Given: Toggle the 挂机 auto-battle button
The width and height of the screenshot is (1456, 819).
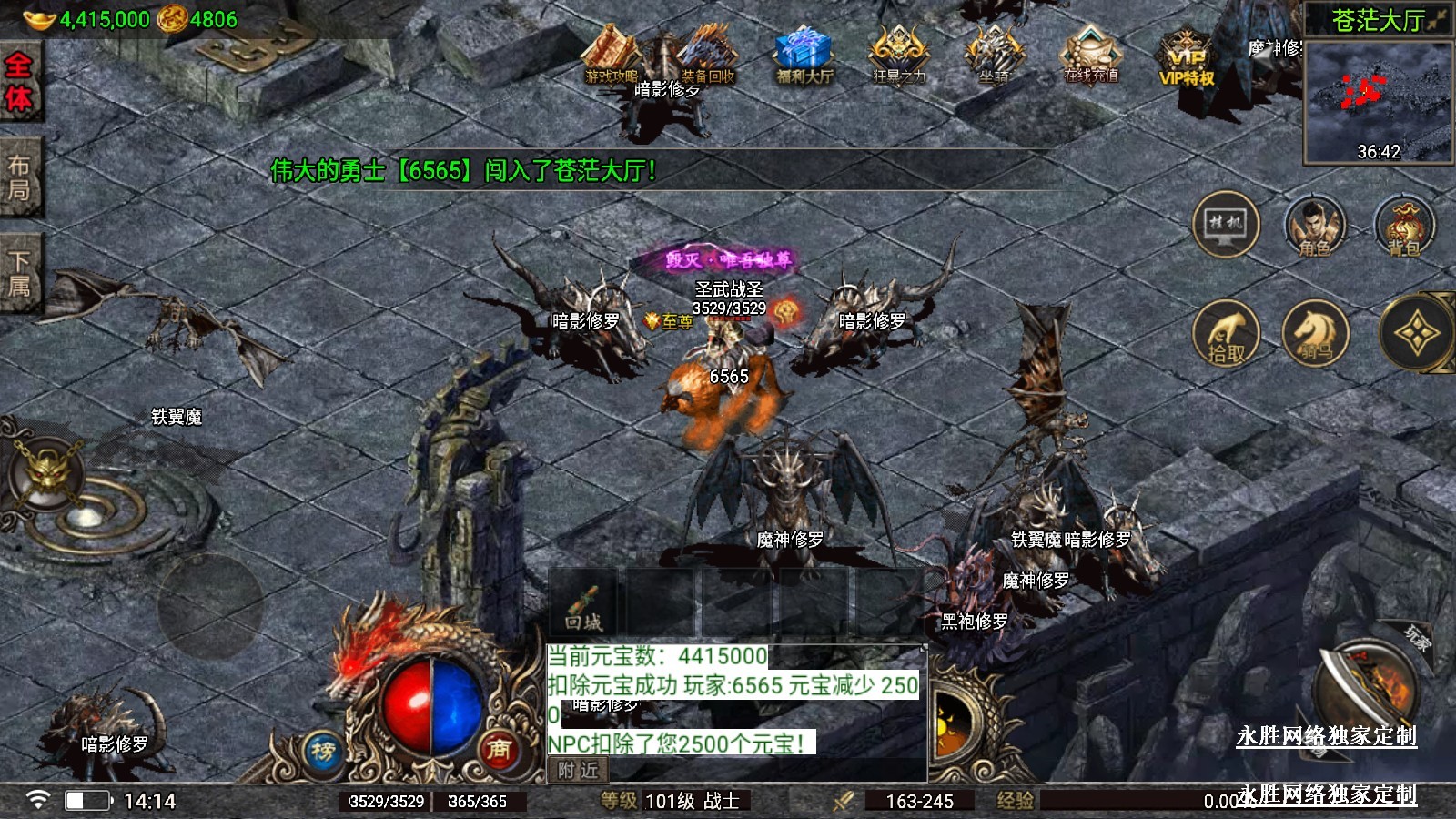Looking at the screenshot, I should tap(1226, 224).
